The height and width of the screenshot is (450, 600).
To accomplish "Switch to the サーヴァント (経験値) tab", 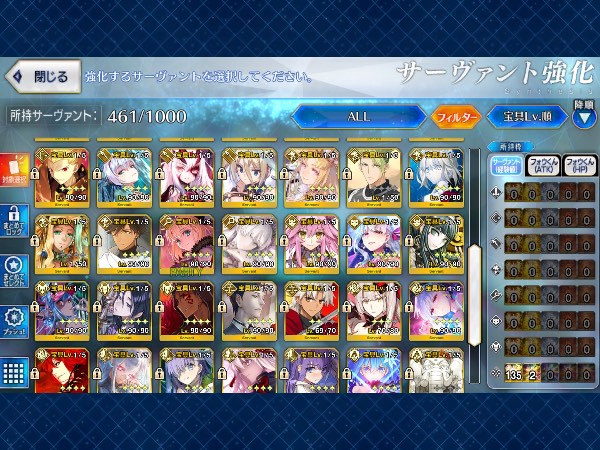I will (504, 165).
